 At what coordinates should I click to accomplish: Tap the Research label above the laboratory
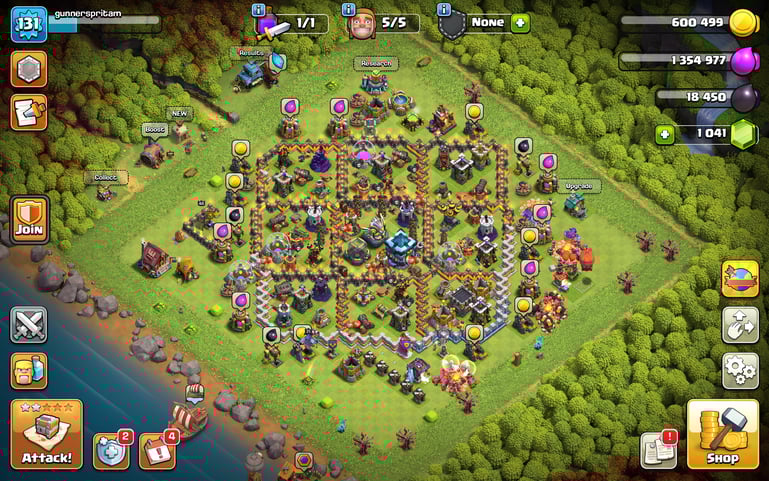(376, 63)
